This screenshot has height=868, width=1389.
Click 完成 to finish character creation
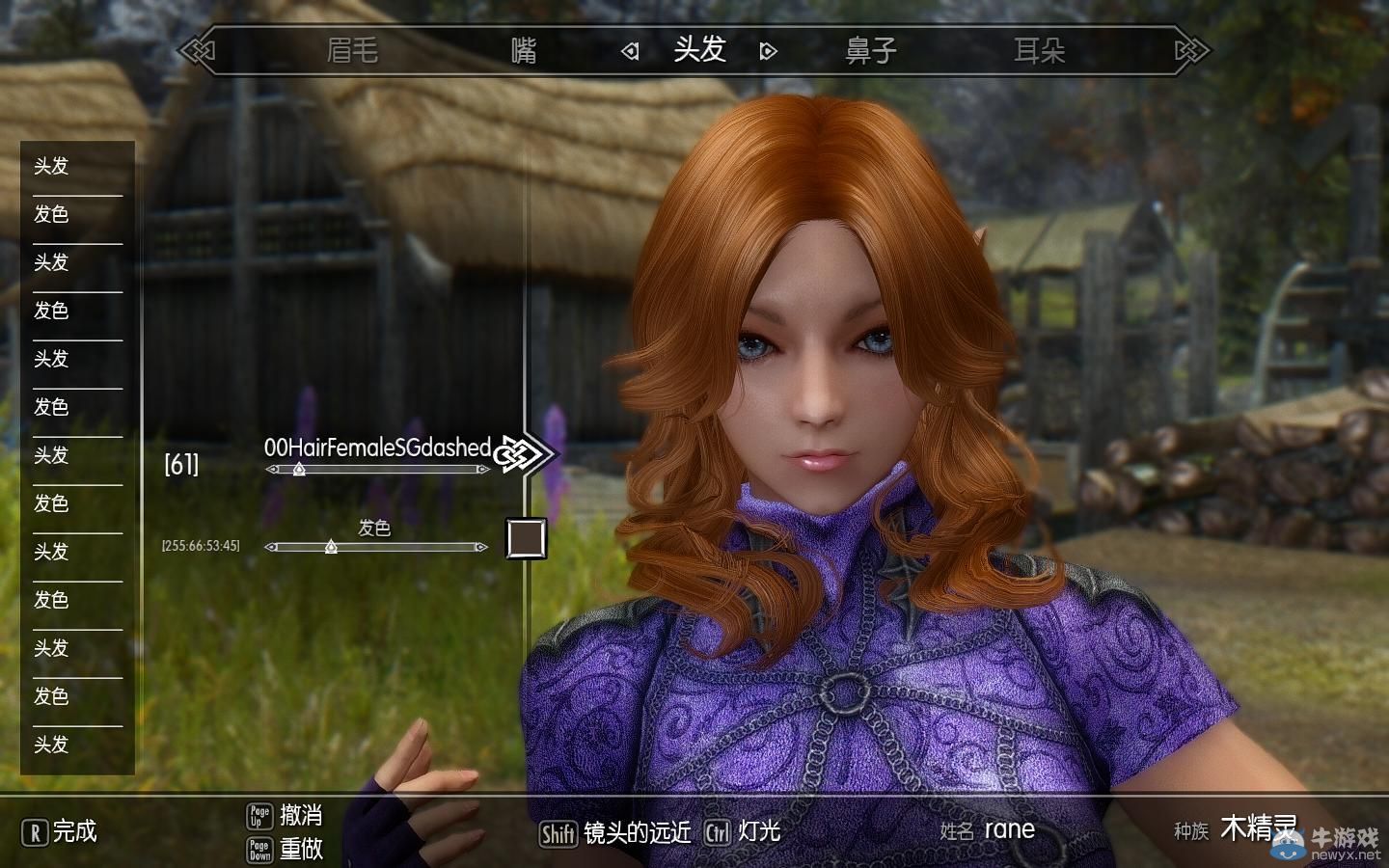[75, 831]
